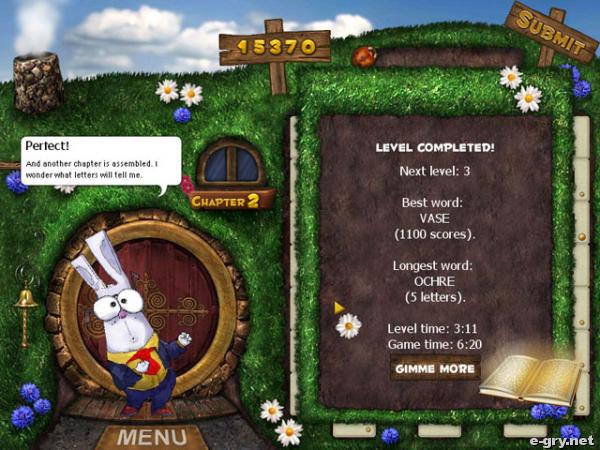Viewport: 600px width, 450px height.
Task: Open the glowing spell book
Action: (531, 379)
